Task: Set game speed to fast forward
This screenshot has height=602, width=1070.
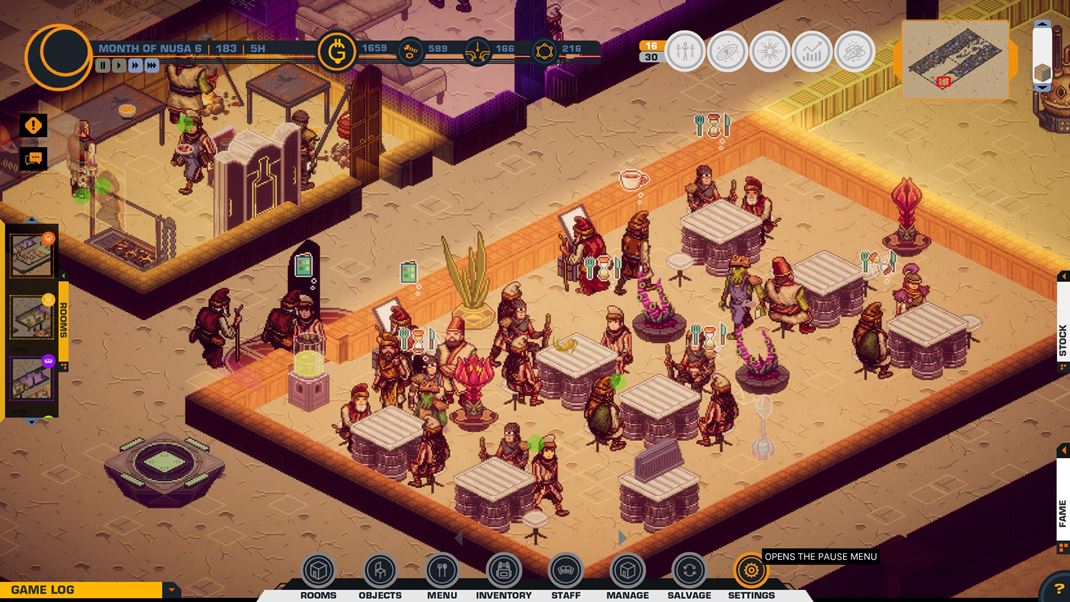Action: coord(135,66)
